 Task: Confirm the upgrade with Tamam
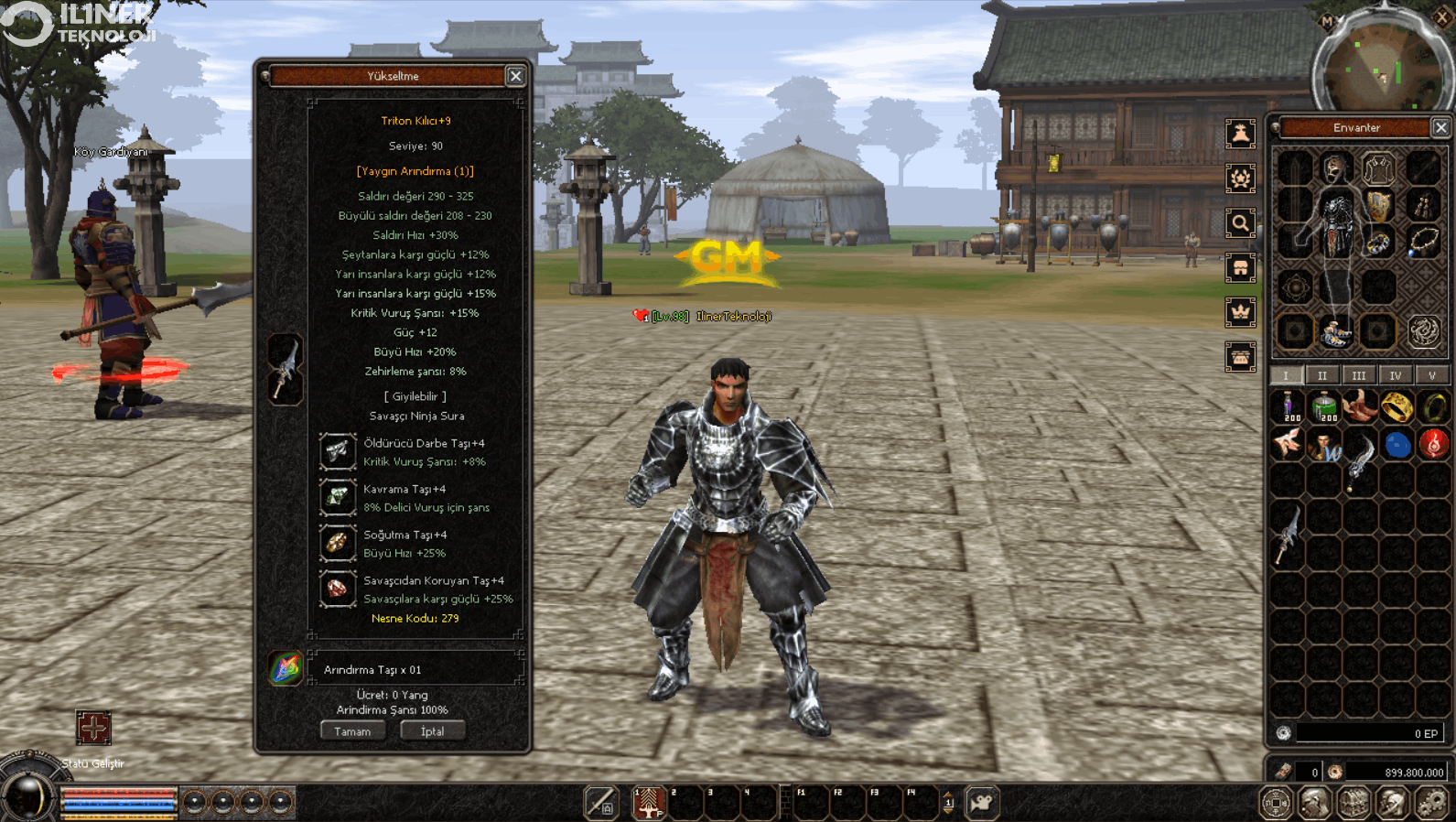pyautogui.click(x=352, y=731)
